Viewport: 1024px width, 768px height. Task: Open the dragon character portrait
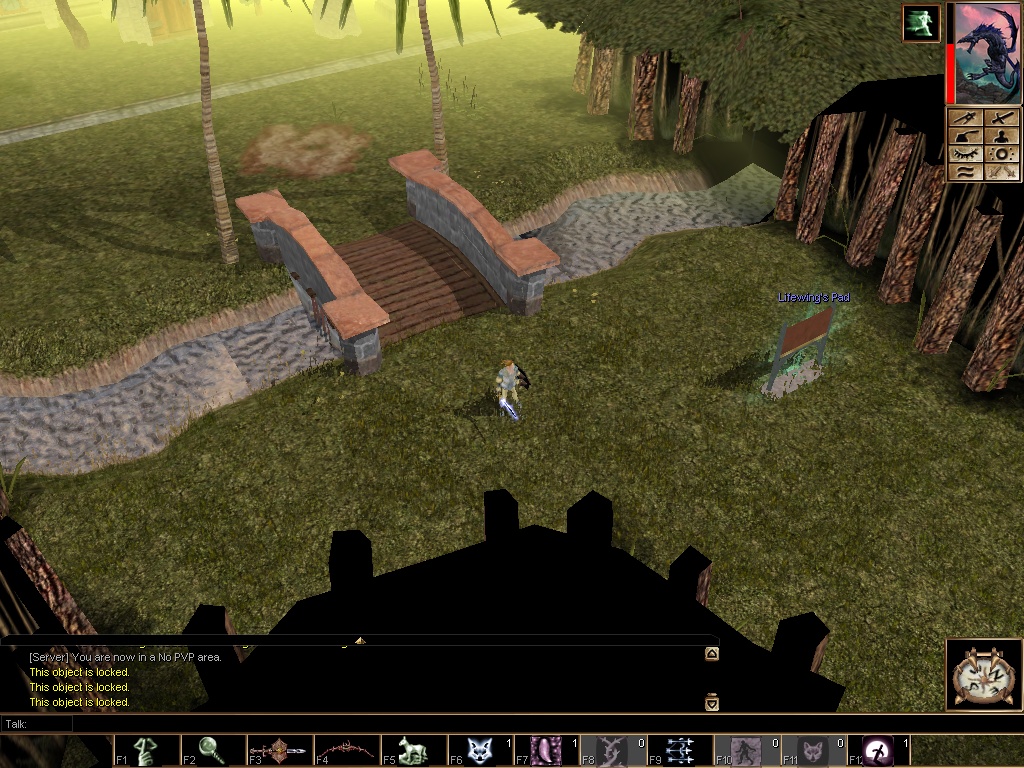point(987,54)
